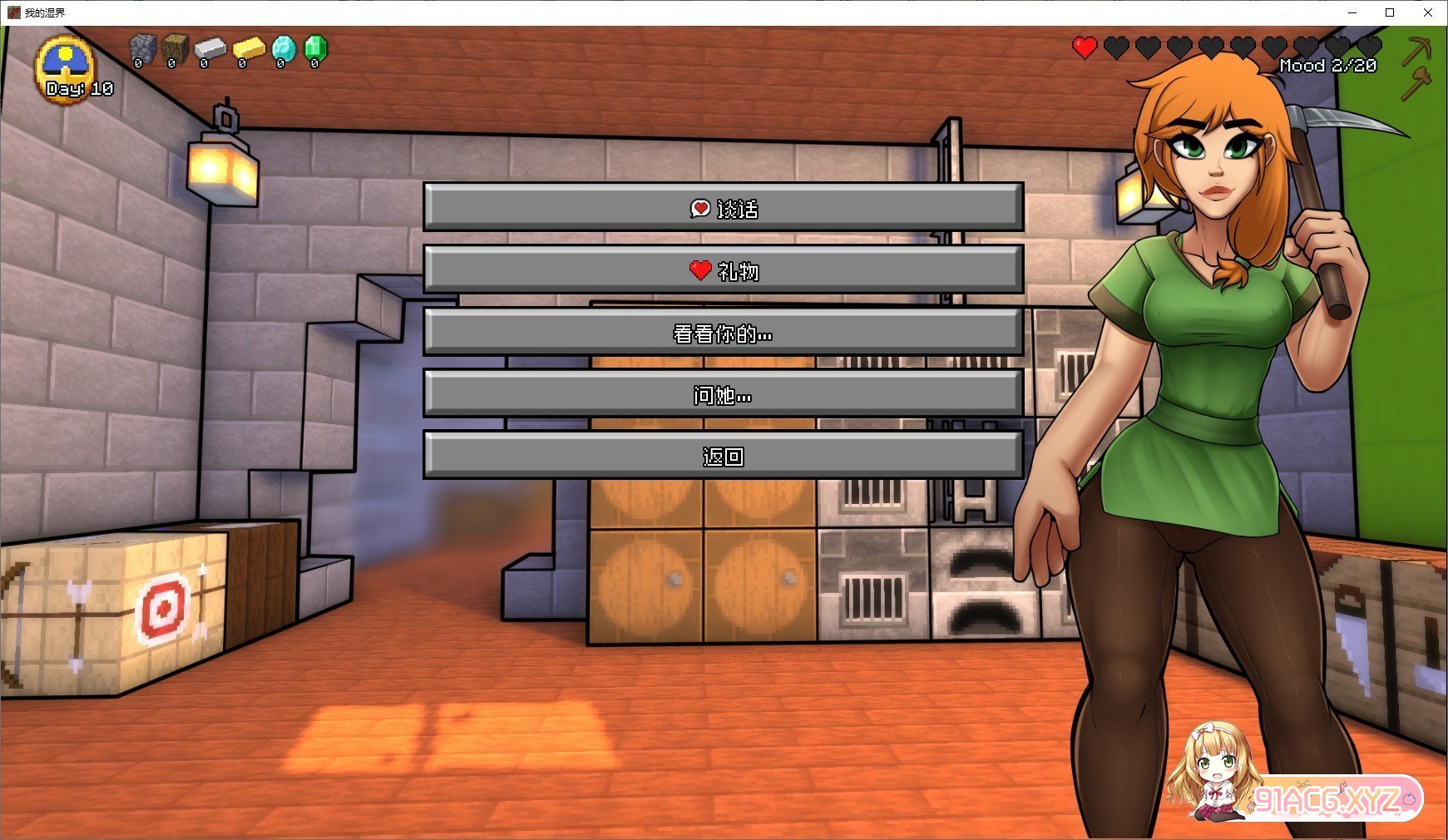This screenshot has width=1448, height=840.
Task: Click the diamond resource icon
Action: pyautogui.click(x=283, y=49)
